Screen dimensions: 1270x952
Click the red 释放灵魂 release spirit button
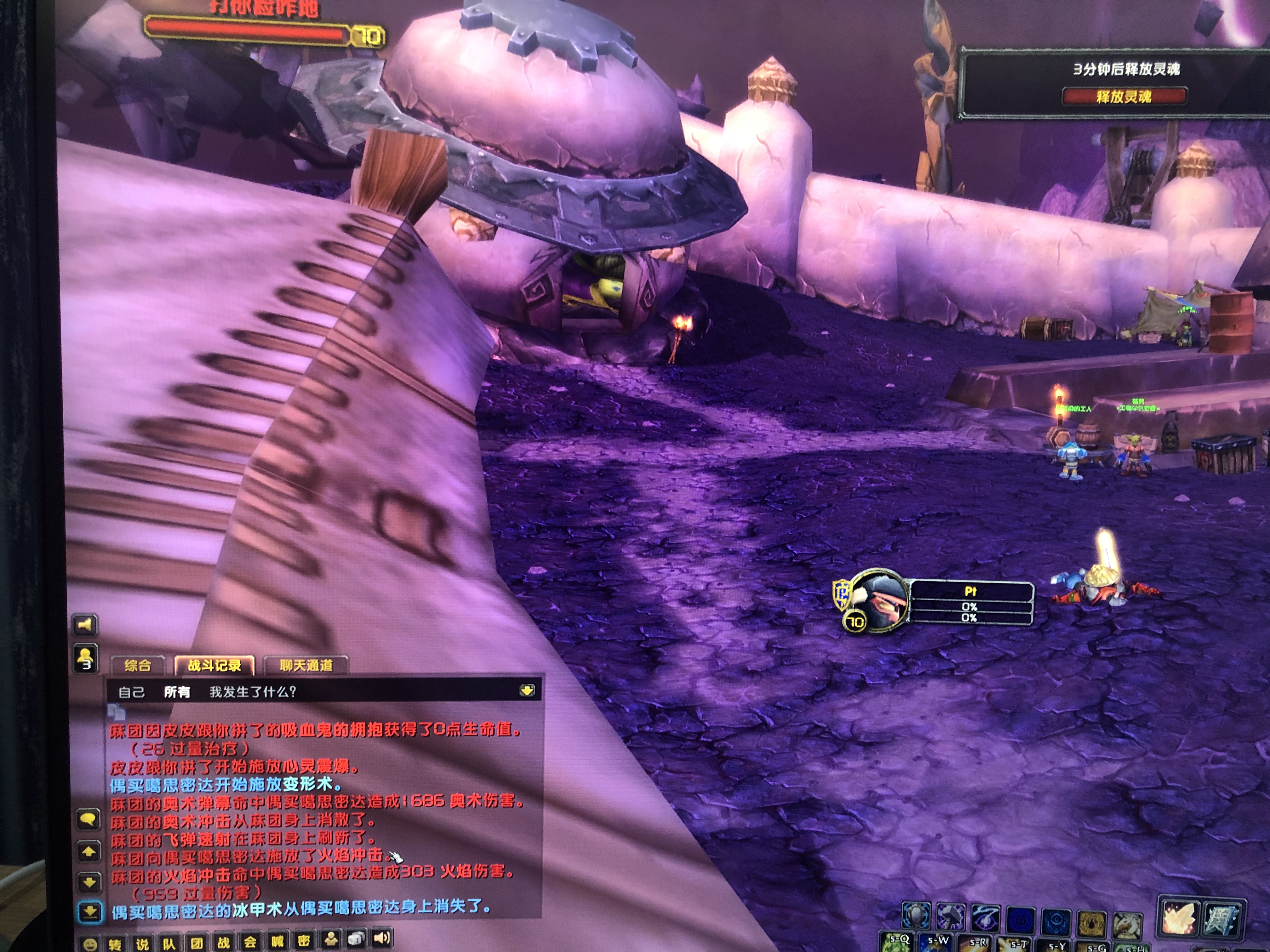click(x=1124, y=96)
